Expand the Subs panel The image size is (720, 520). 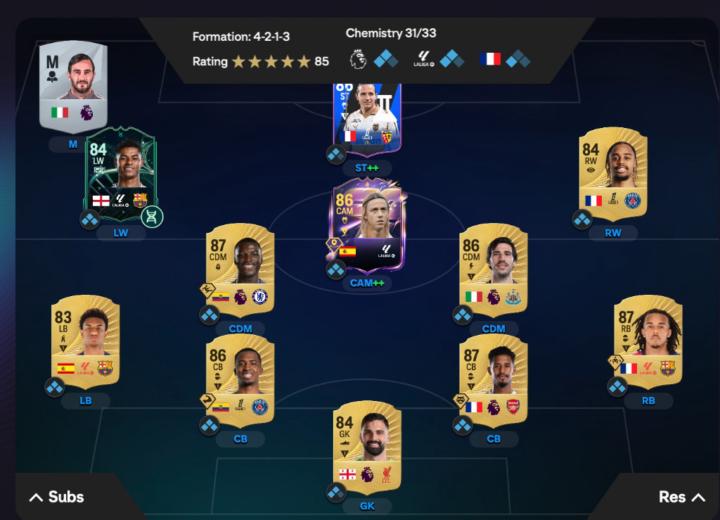click(56, 497)
